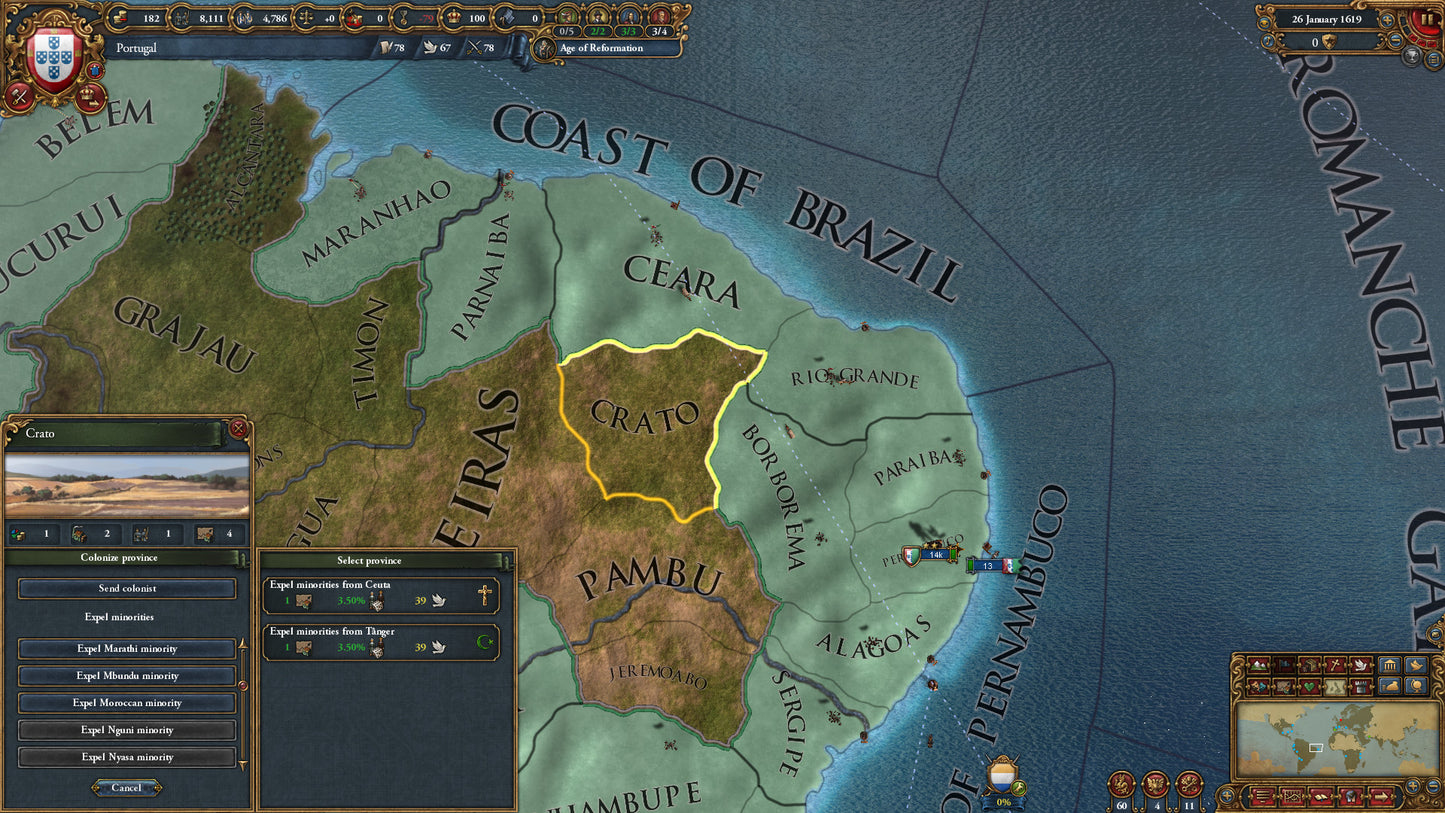
Task: Pause the game clock
Action: tap(1426, 17)
